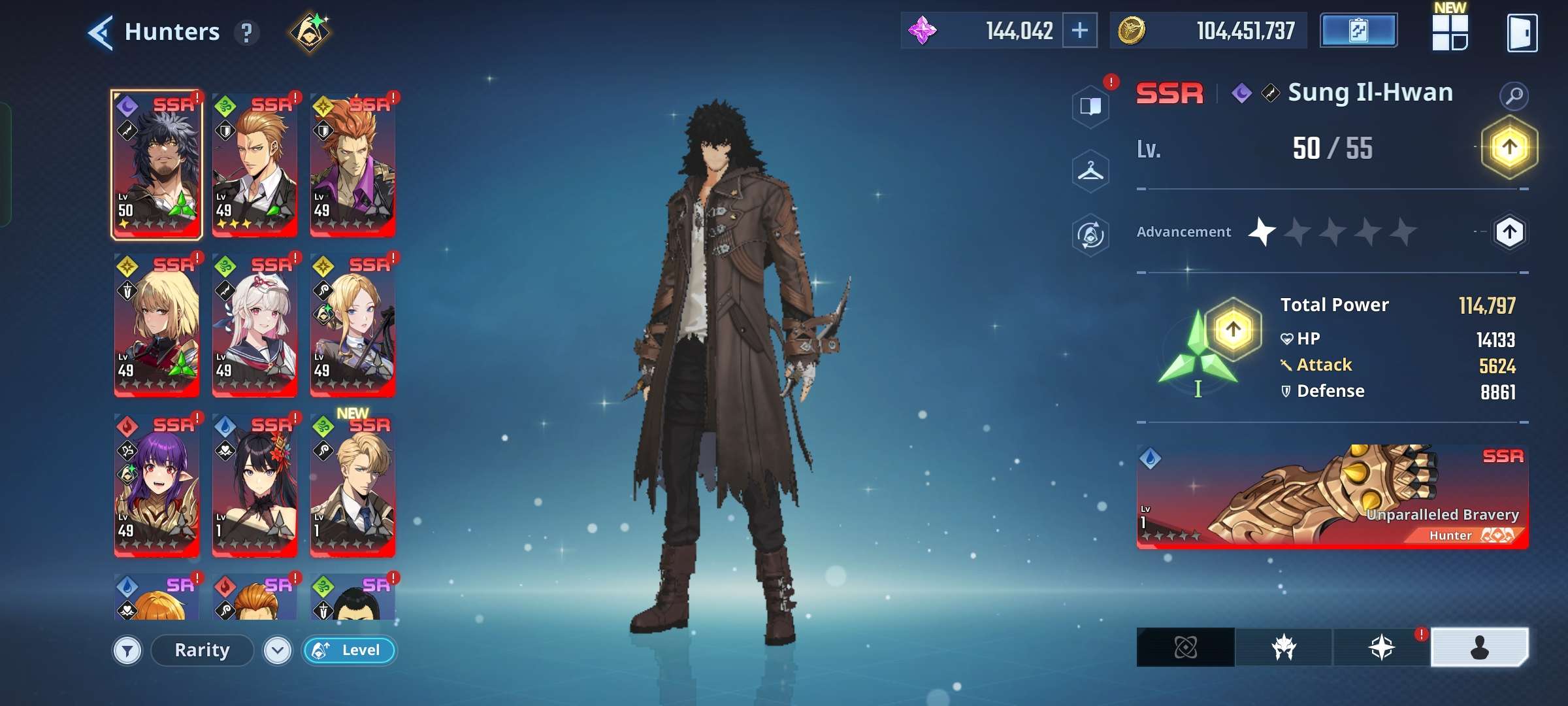Toggle the Level sort button

(350, 650)
